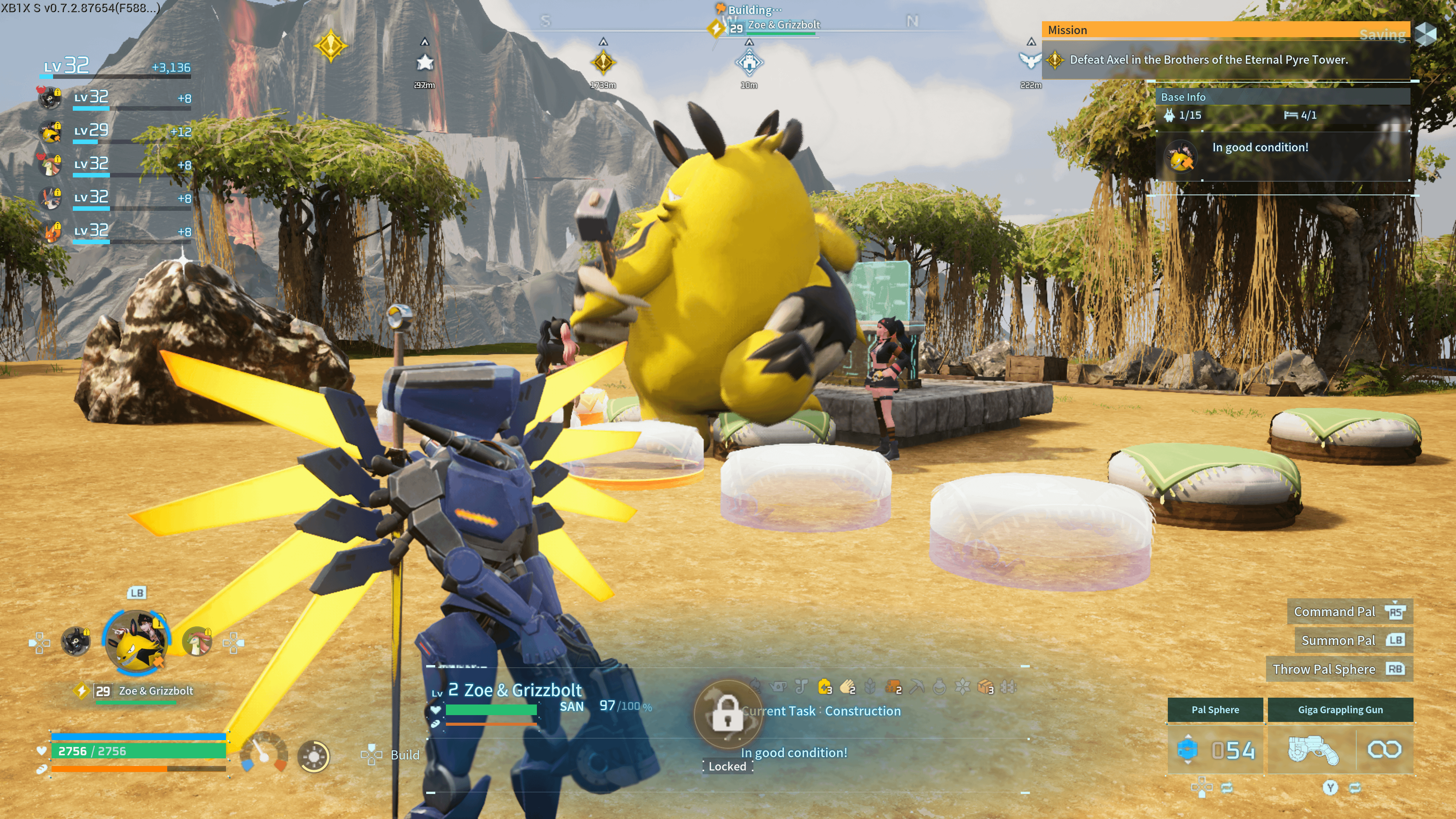
Task: Activate the Summon Pal action
Action: [1338, 640]
